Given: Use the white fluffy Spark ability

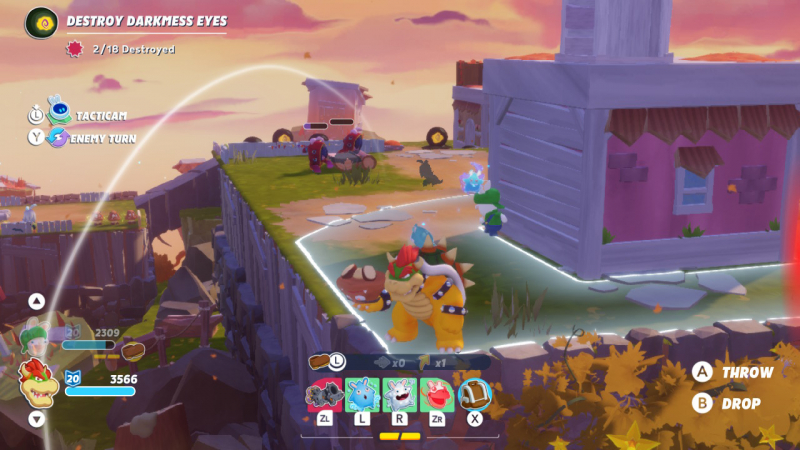Looking at the screenshot, I should 399,394.
